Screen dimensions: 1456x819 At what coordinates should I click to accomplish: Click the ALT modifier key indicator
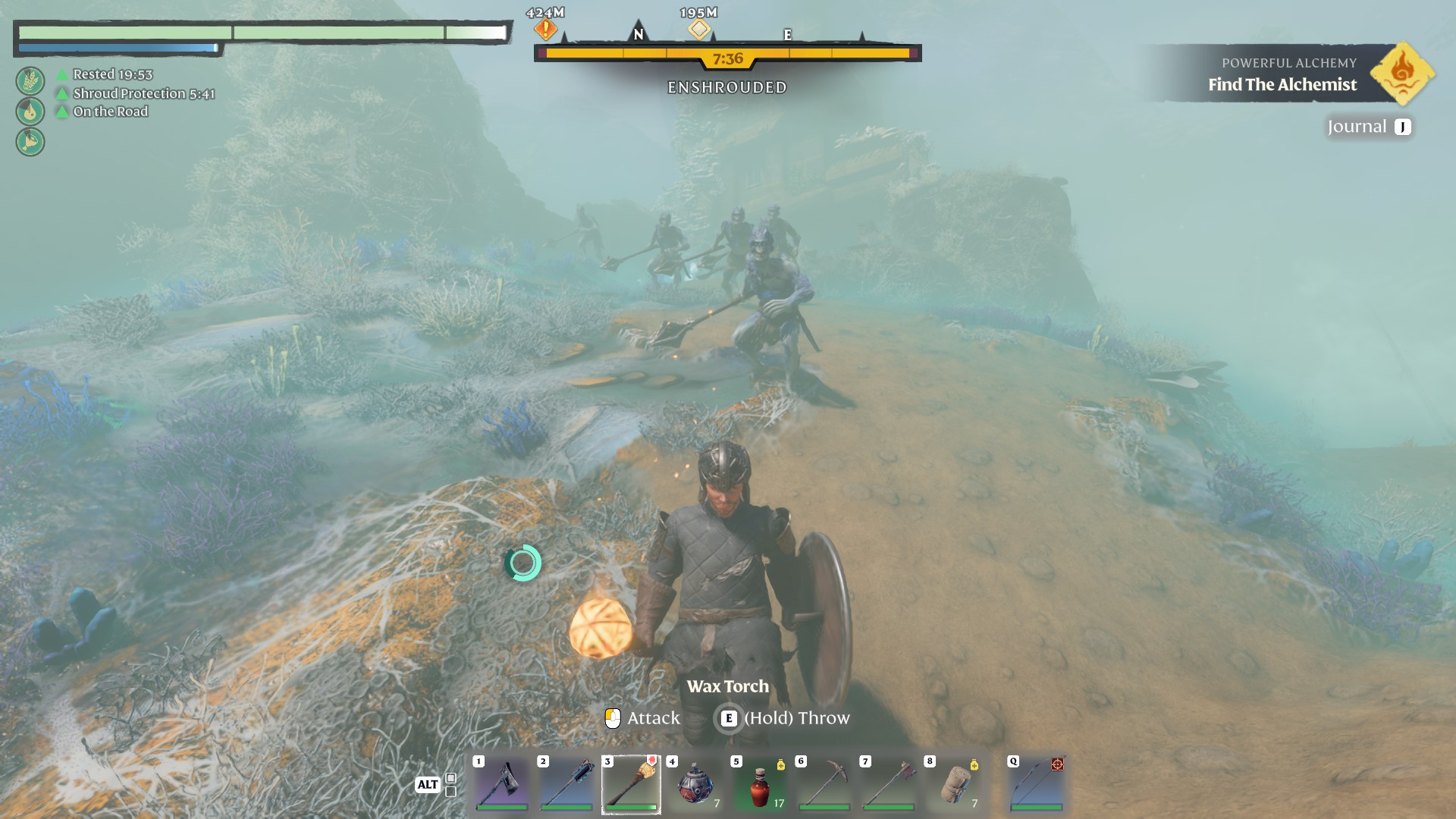428,786
